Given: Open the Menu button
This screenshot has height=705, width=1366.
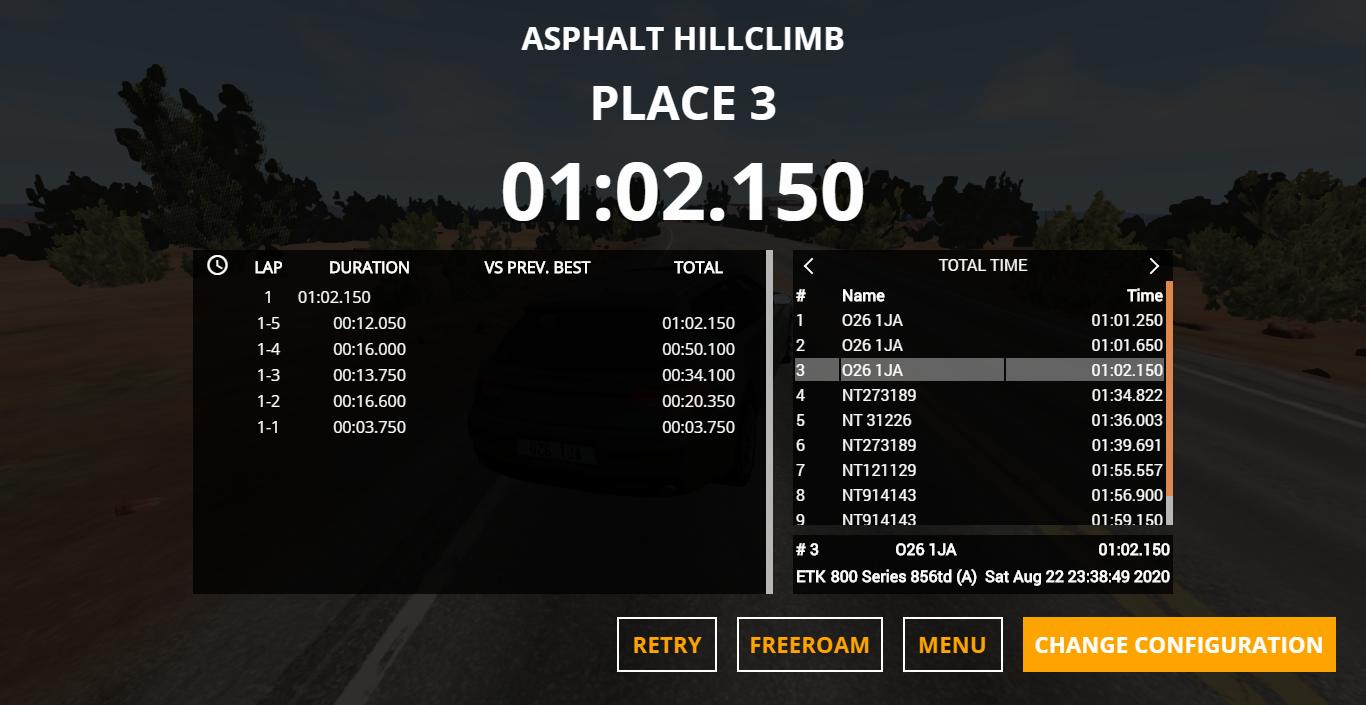Looking at the screenshot, I should click(952, 645).
